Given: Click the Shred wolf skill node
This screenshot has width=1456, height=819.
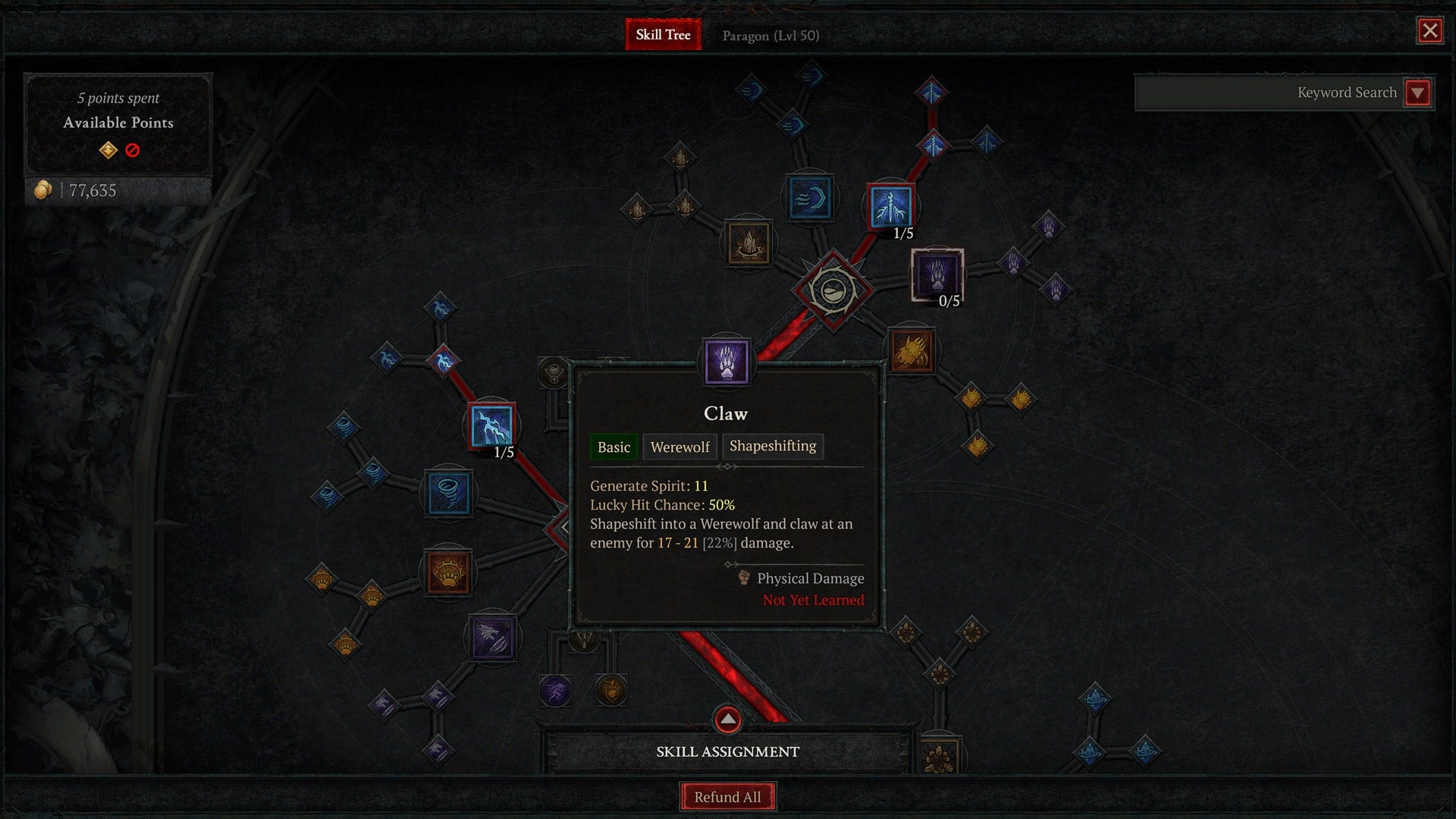Looking at the screenshot, I should (x=492, y=636).
